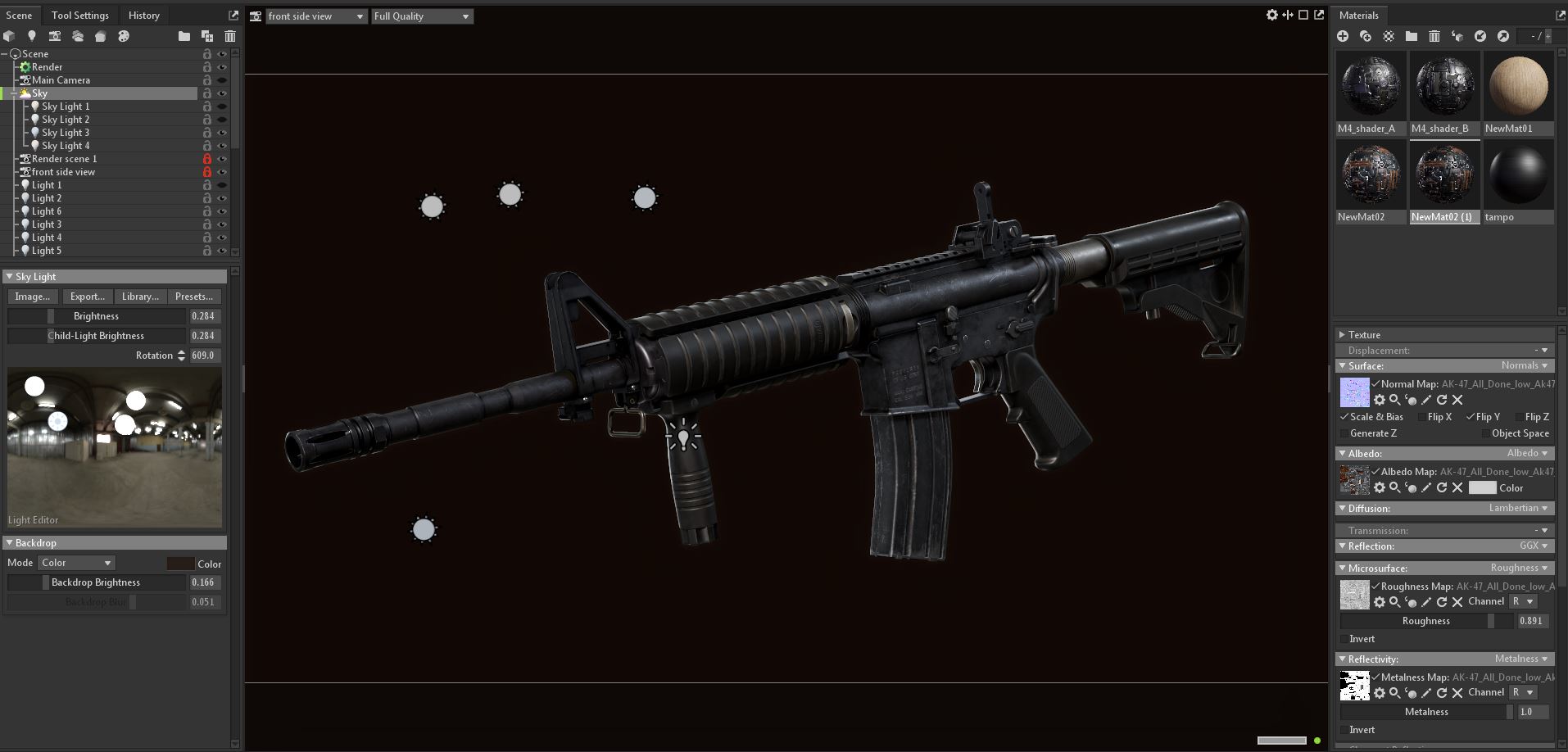The image size is (1568, 752).
Task: Enable the Object Space checkbox
Action: pos(1485,433)
